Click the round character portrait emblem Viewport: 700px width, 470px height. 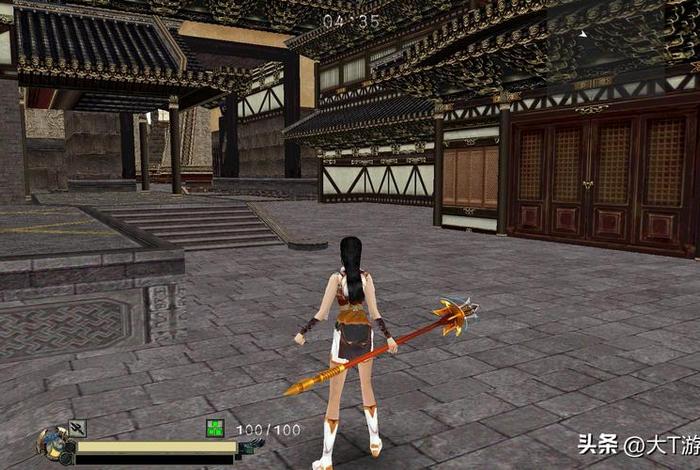coord(51,445)
